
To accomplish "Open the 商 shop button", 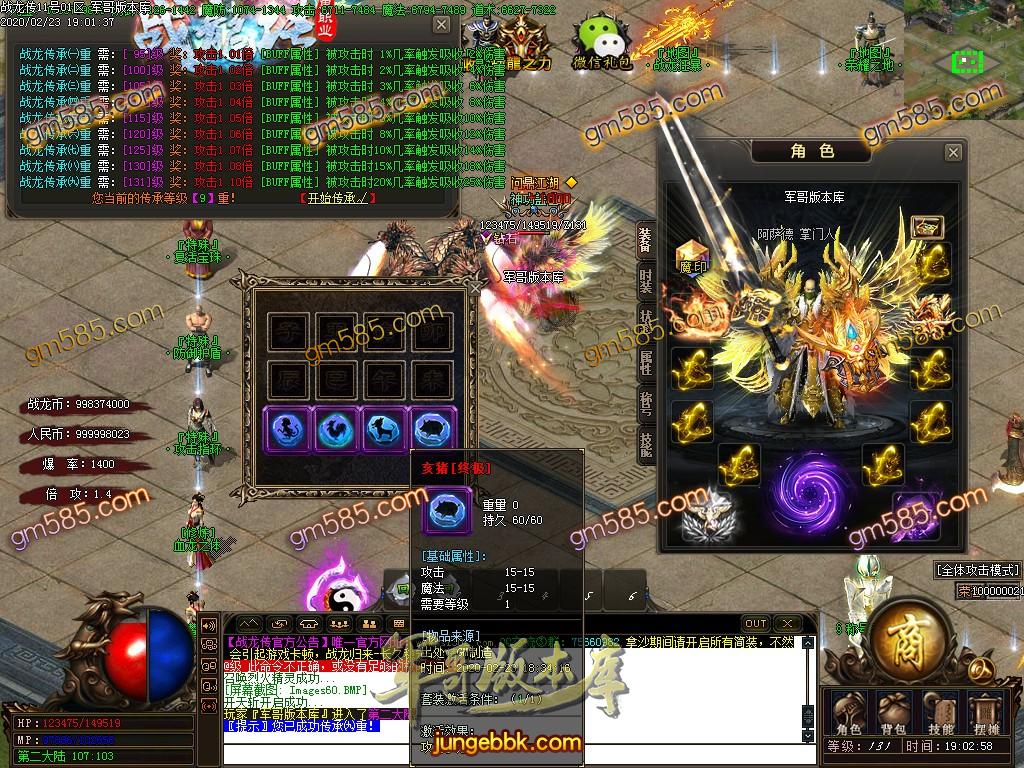I will (904, 632).
